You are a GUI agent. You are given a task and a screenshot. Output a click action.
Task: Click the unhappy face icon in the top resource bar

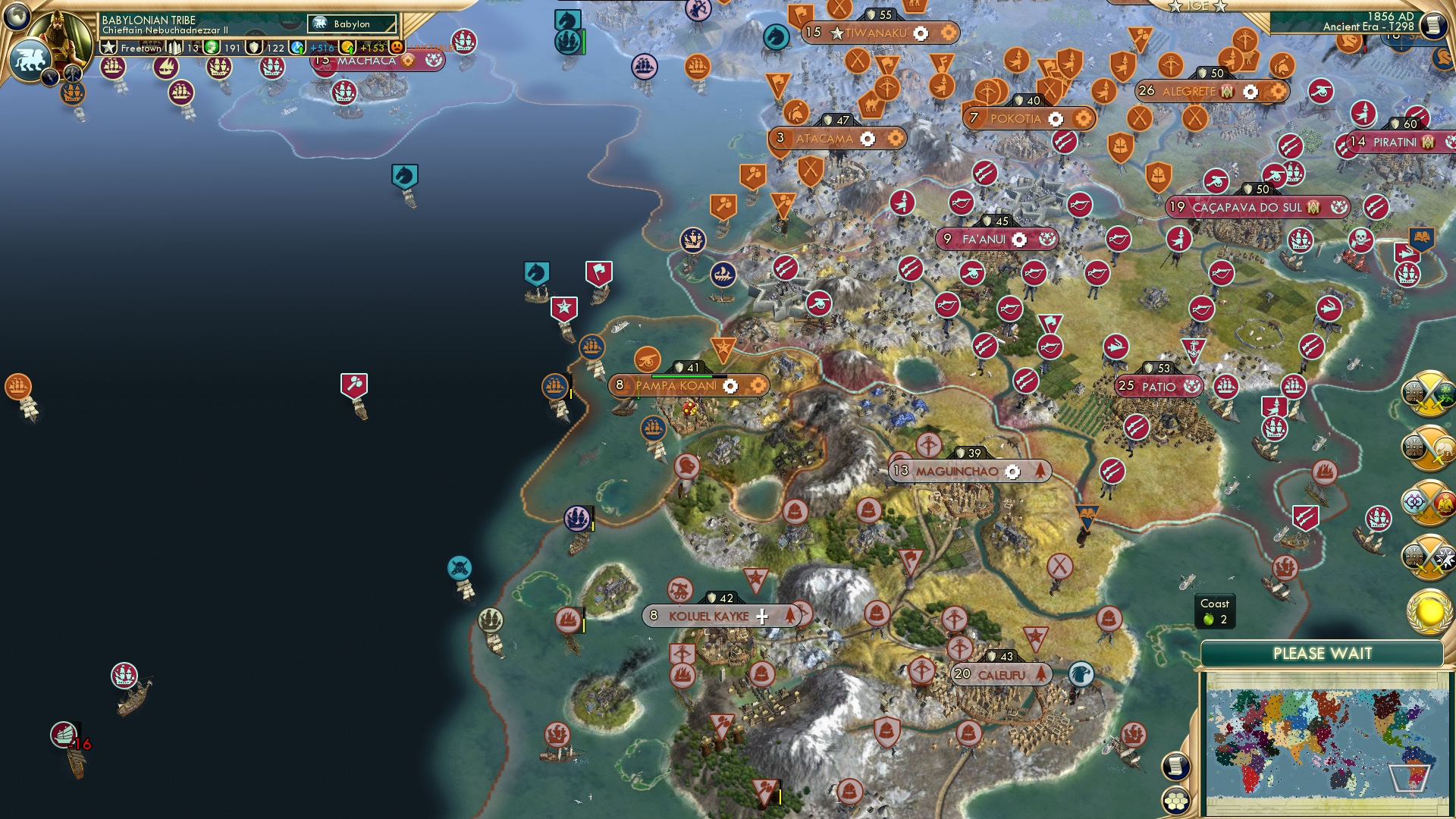(397, 48)
